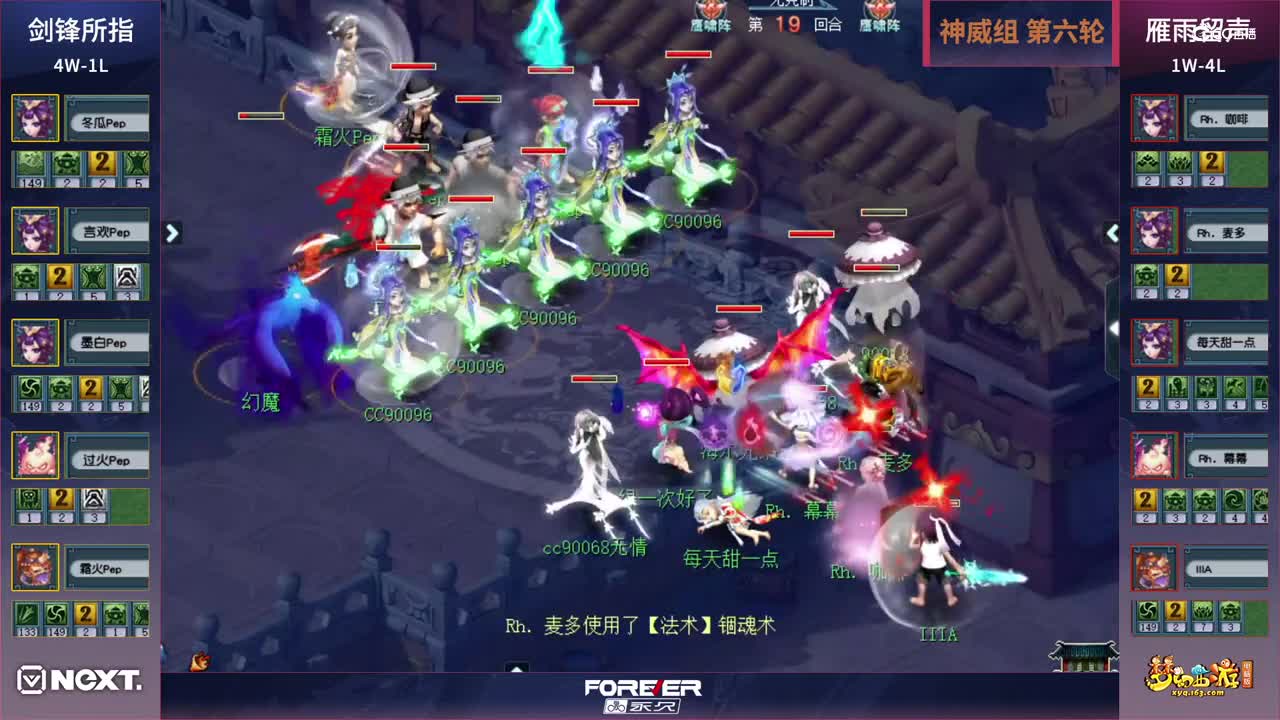Select the 神威组 第六轮 banner
This screenshot has width=1280, height=720.
coord(1018,32)
